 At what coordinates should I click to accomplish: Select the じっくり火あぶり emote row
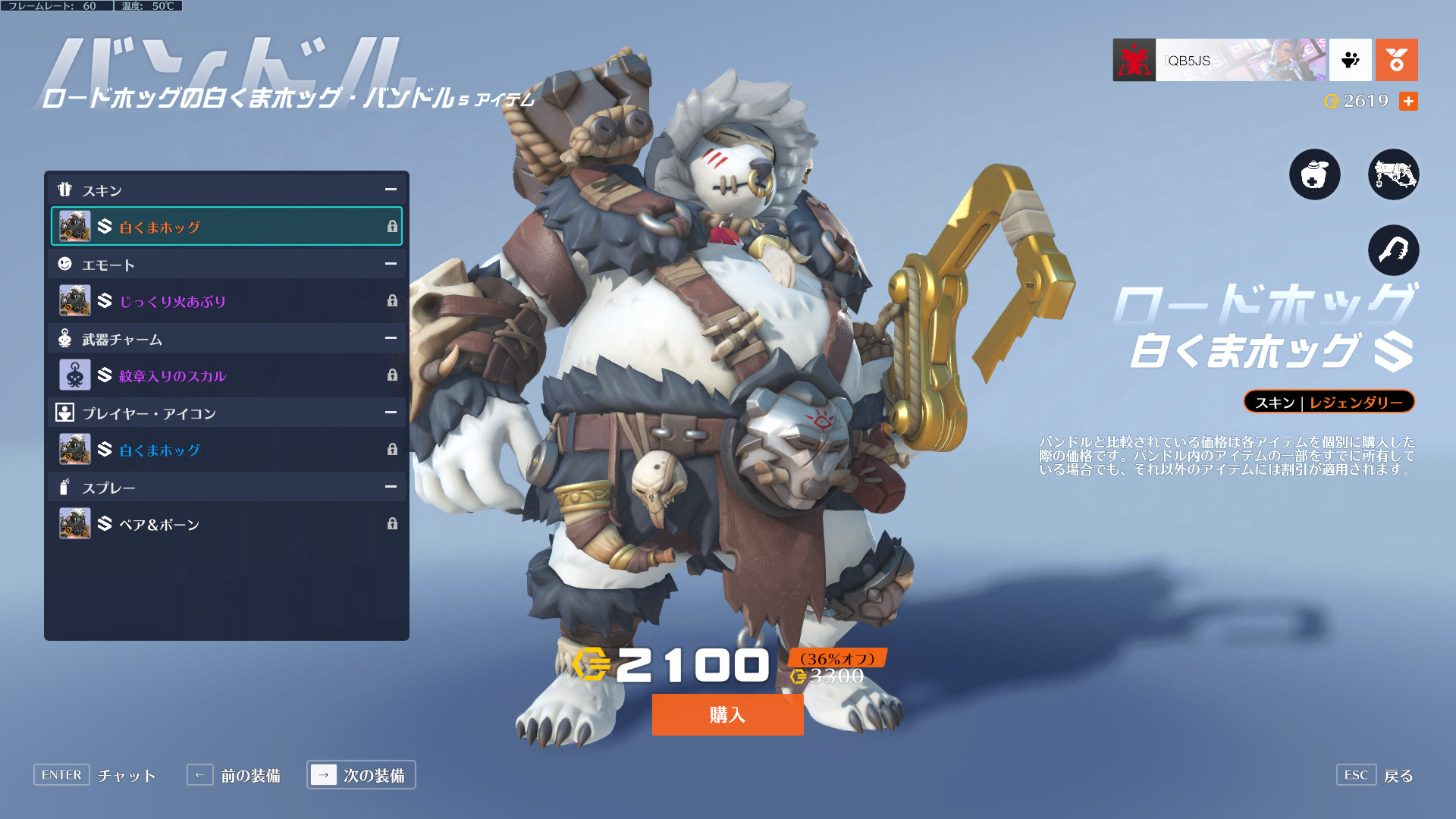227,300
